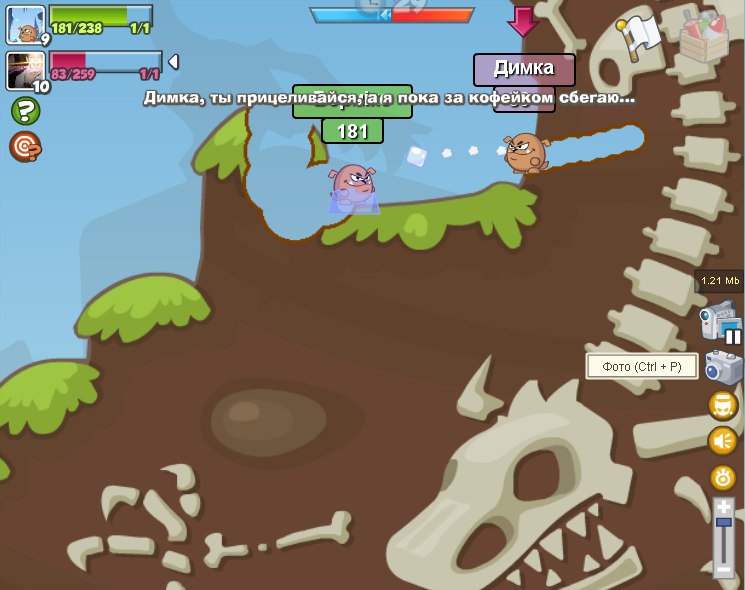This screenshot has height=590, width=745.
Task: Click the orange character face button
Action: [723, 405]
